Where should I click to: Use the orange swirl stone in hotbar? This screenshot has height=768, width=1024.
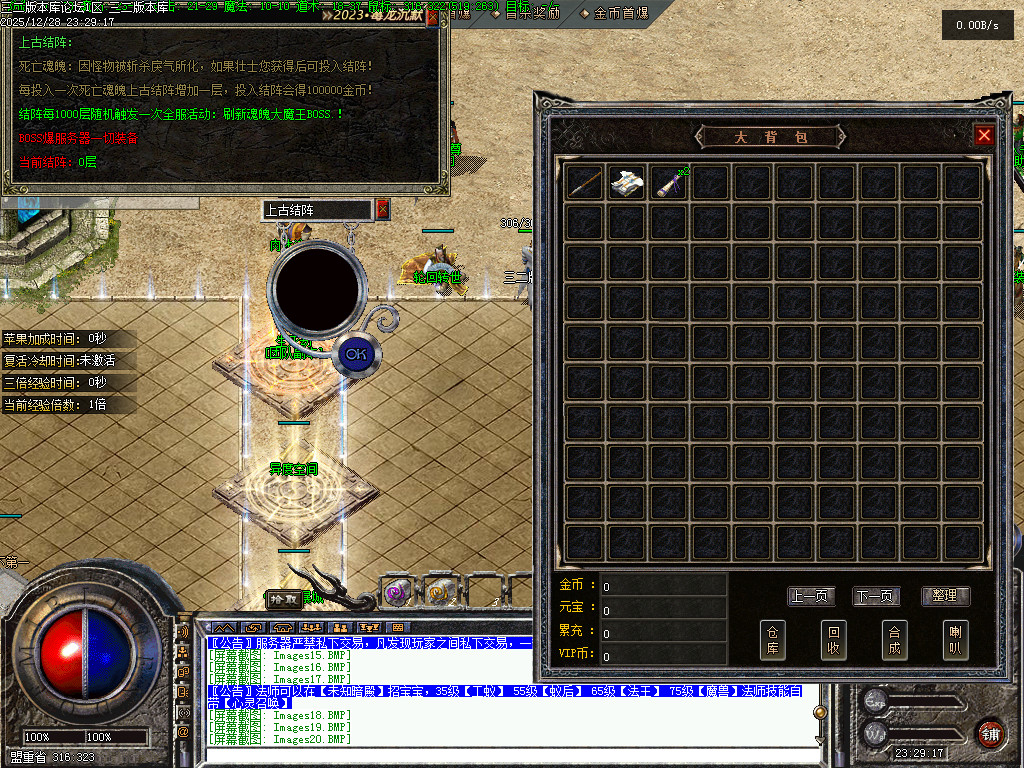click(438, 591)
